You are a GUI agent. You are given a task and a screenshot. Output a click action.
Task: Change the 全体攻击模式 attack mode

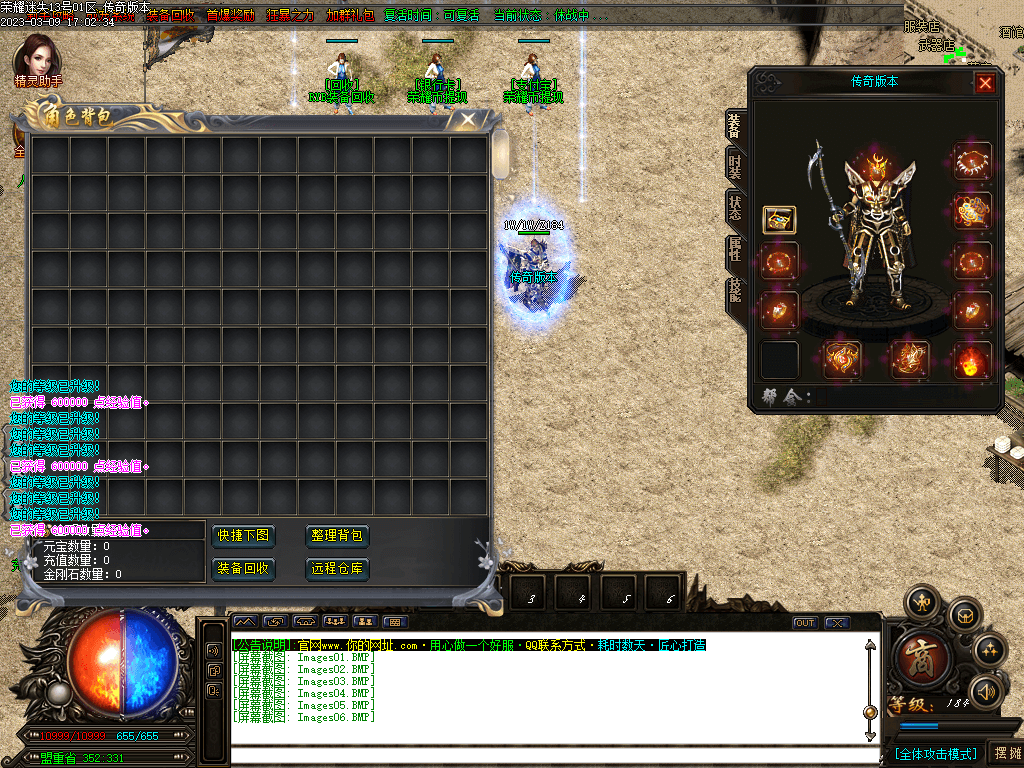click(934, 753)
